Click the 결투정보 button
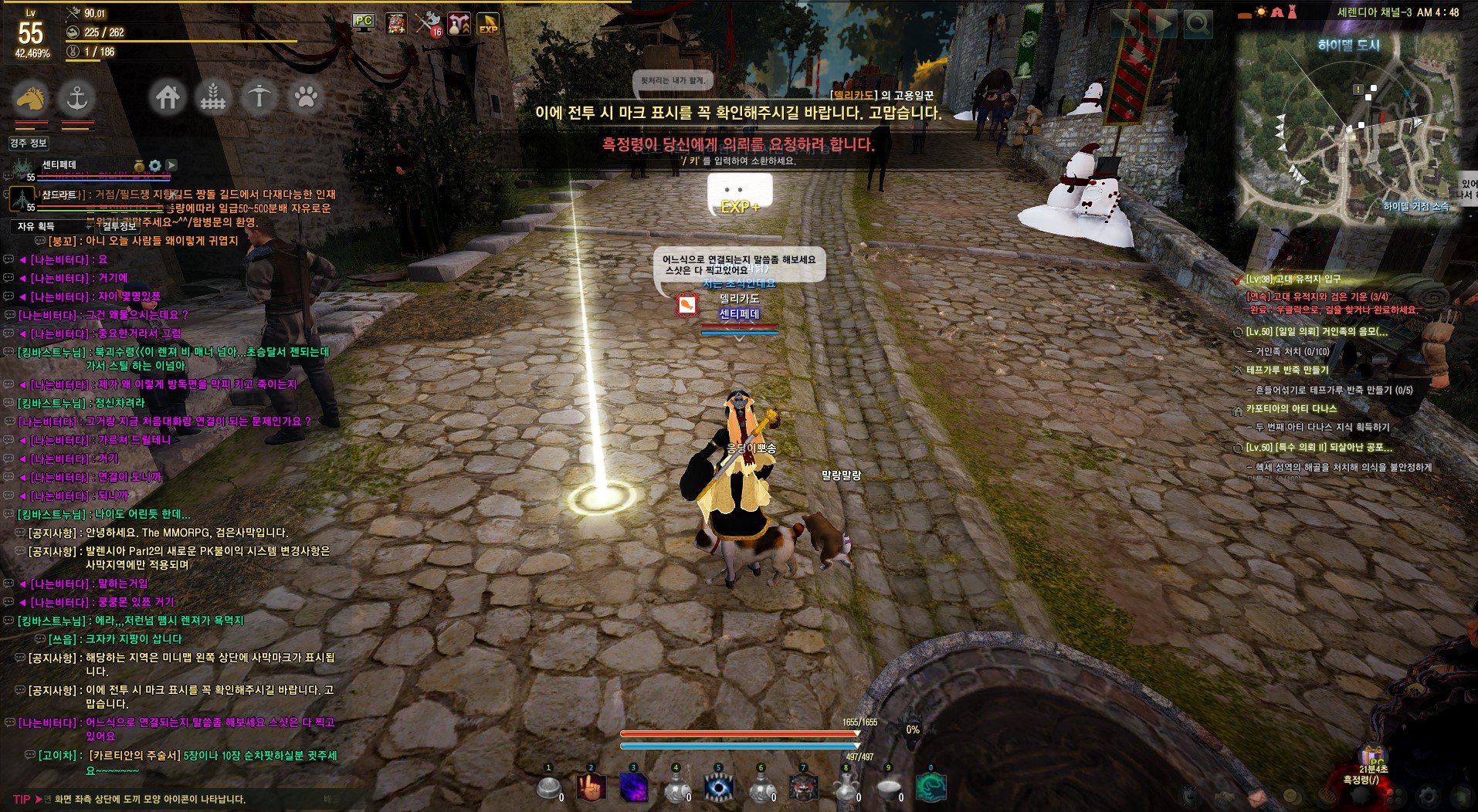This screenshot has width=1478, height=812. (119, 226)
